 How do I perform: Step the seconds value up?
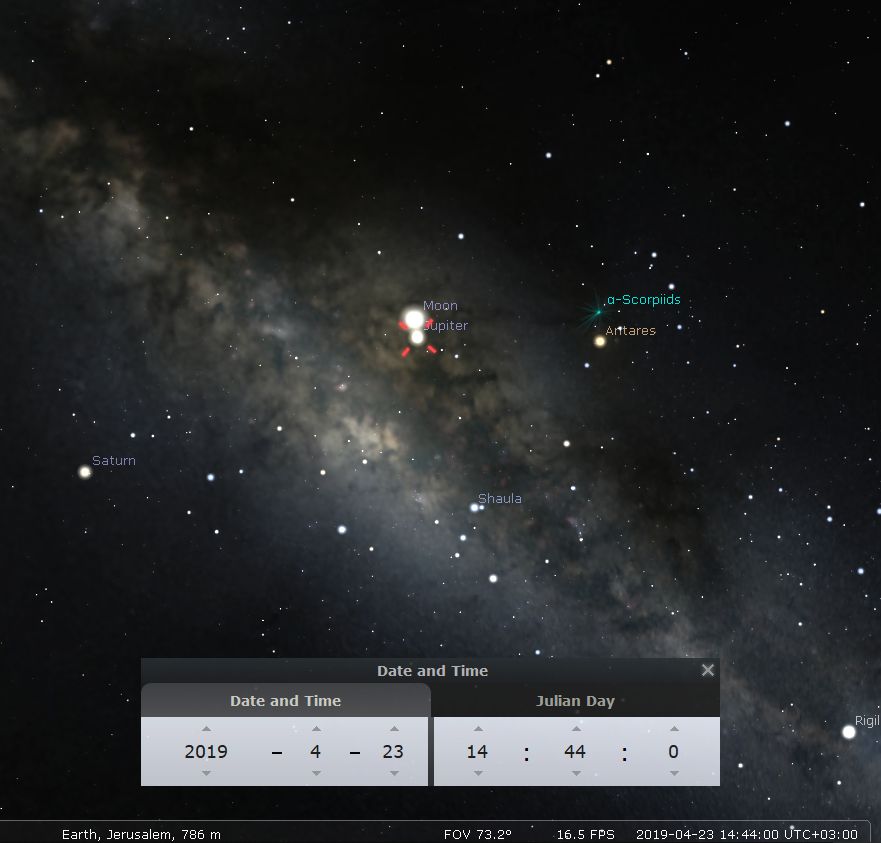point(674,729)
